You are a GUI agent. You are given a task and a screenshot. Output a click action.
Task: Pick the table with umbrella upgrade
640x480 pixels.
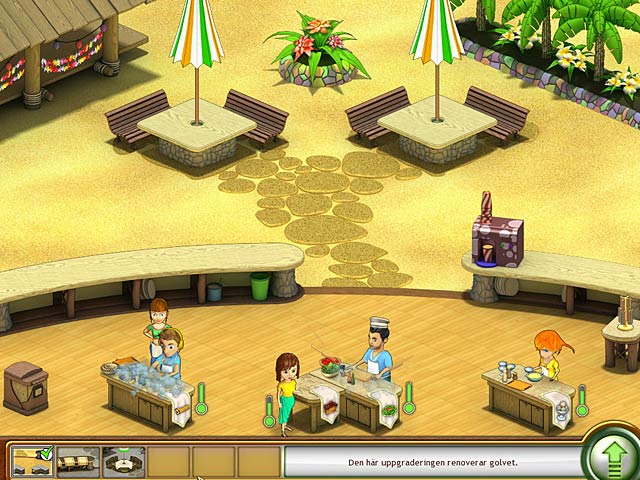(x=124, y=461)
